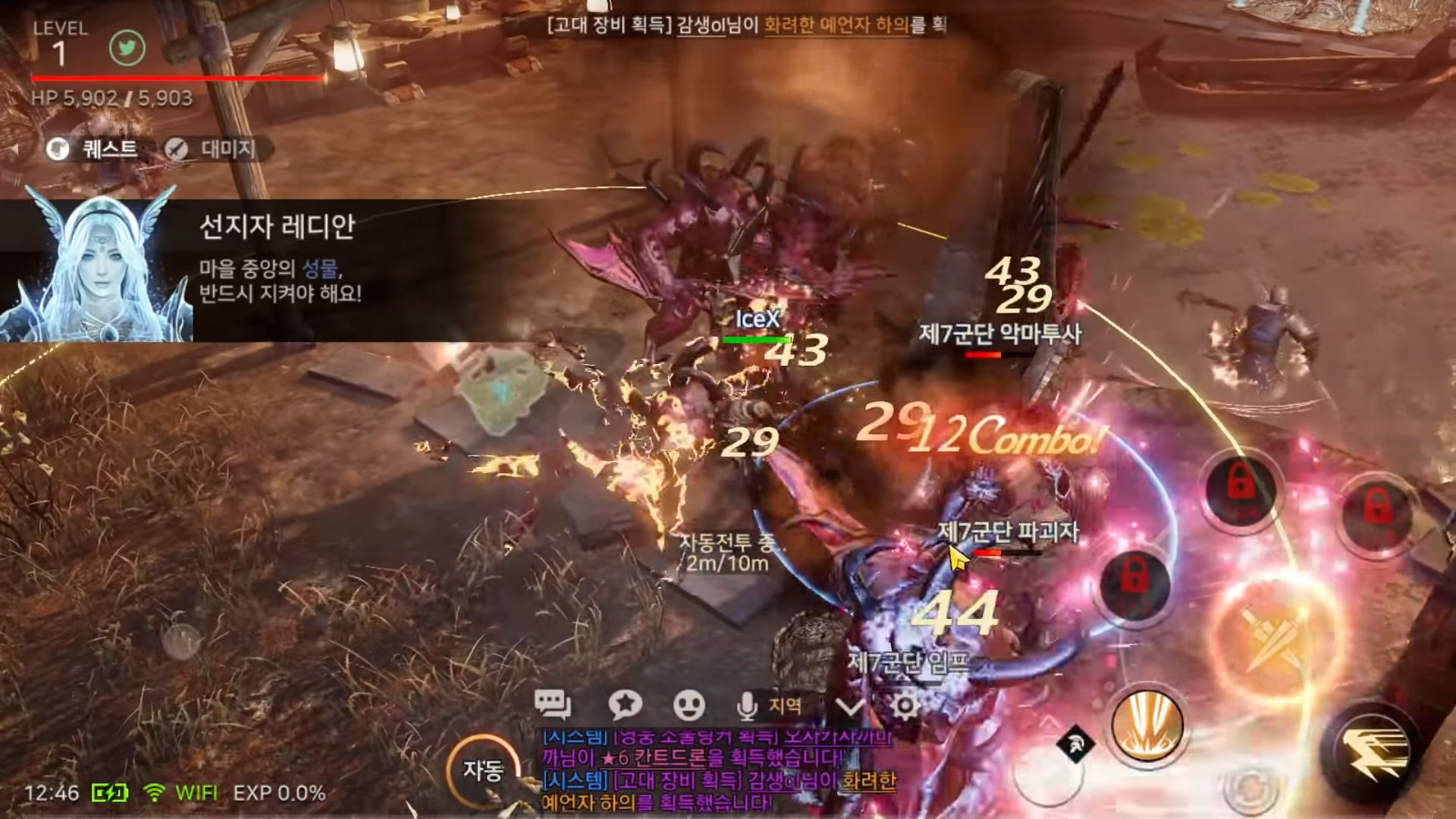This screenshot has height=819, width=1456.
Task: Trigger the winged dash skill button
Action: [1373, 749]
